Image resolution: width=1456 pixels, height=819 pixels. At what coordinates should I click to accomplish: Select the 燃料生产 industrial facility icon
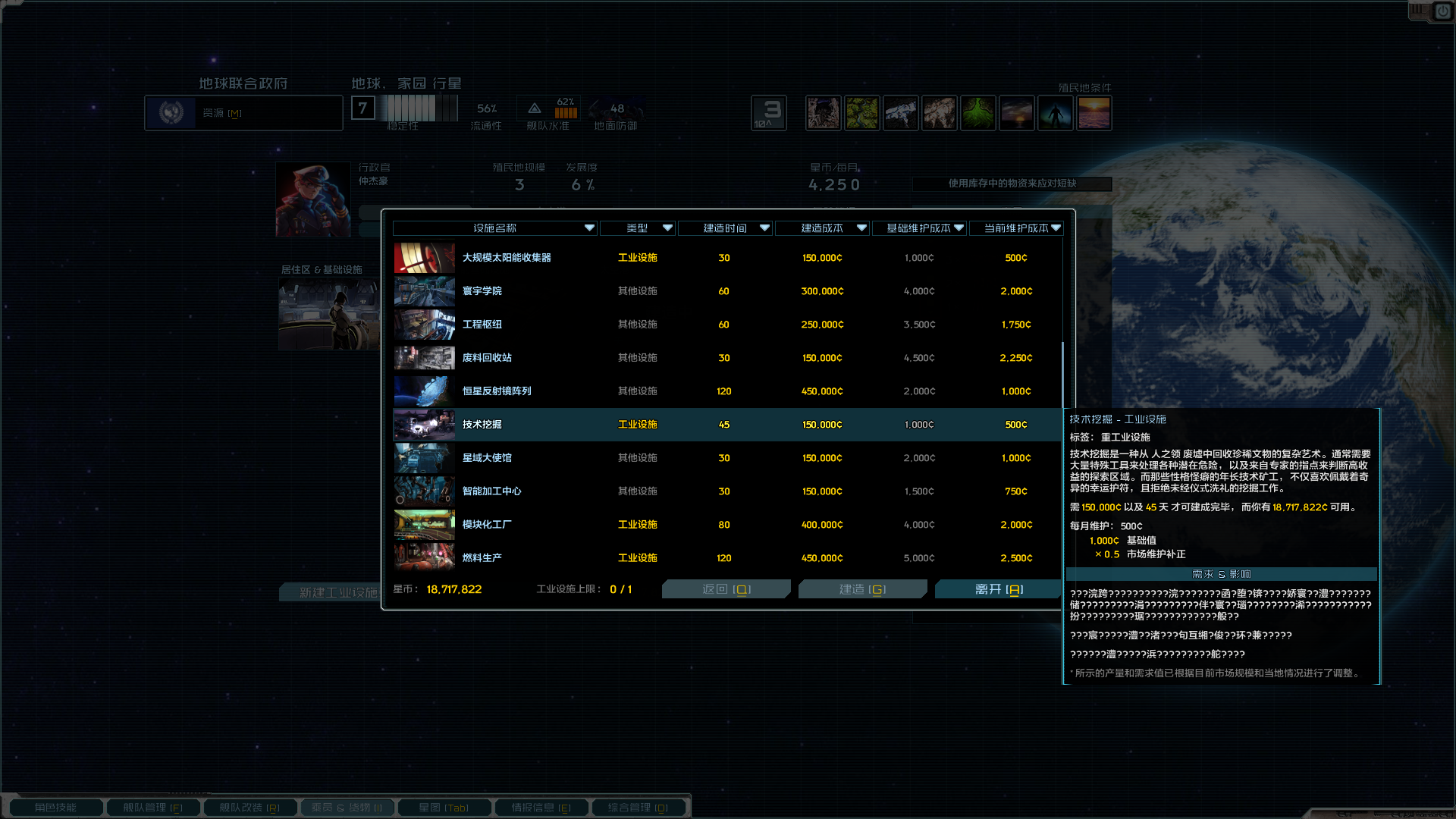tap(423, 557)
